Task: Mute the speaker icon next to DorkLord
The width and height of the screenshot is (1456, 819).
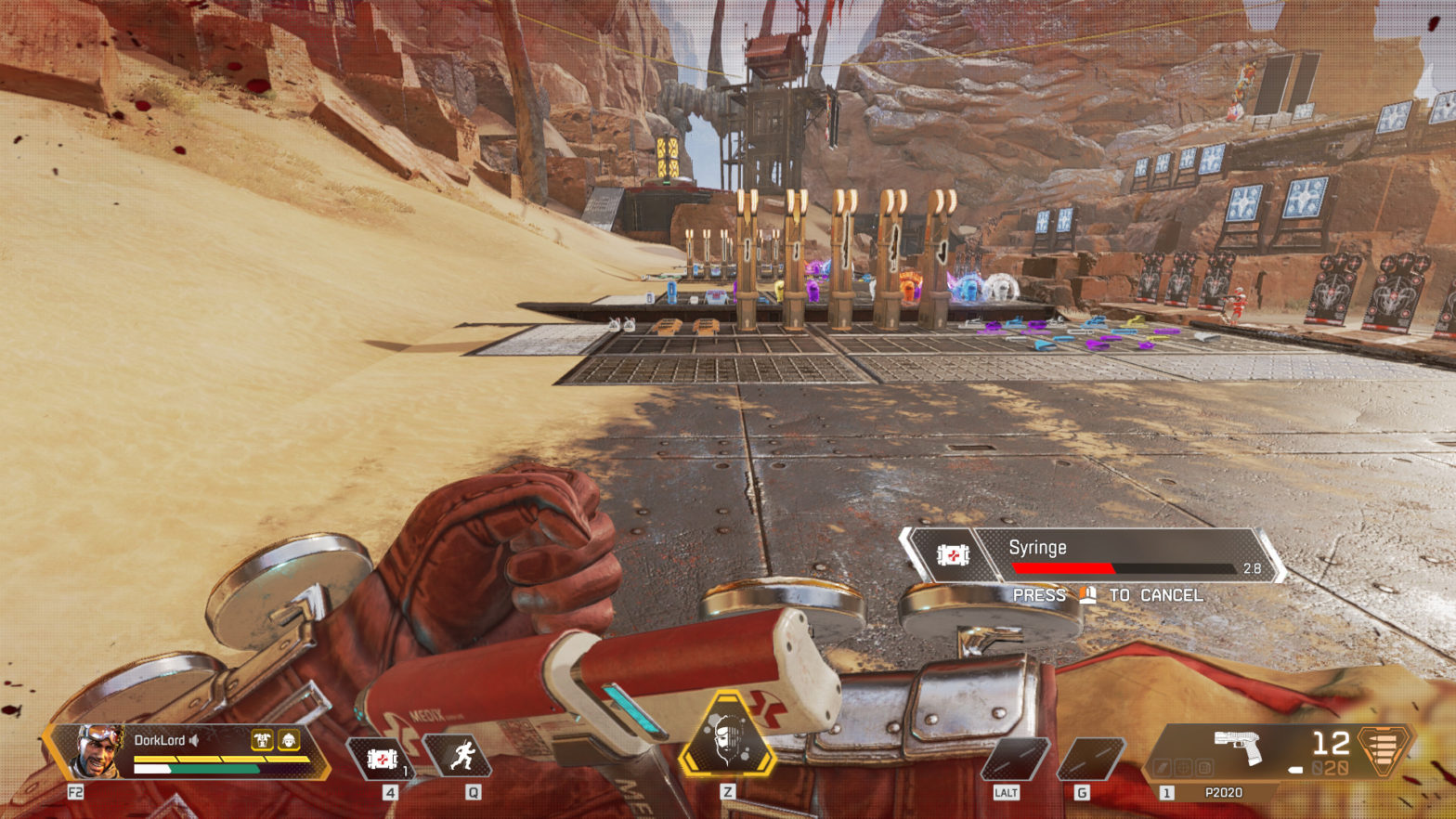Action: tap(194, 740)
